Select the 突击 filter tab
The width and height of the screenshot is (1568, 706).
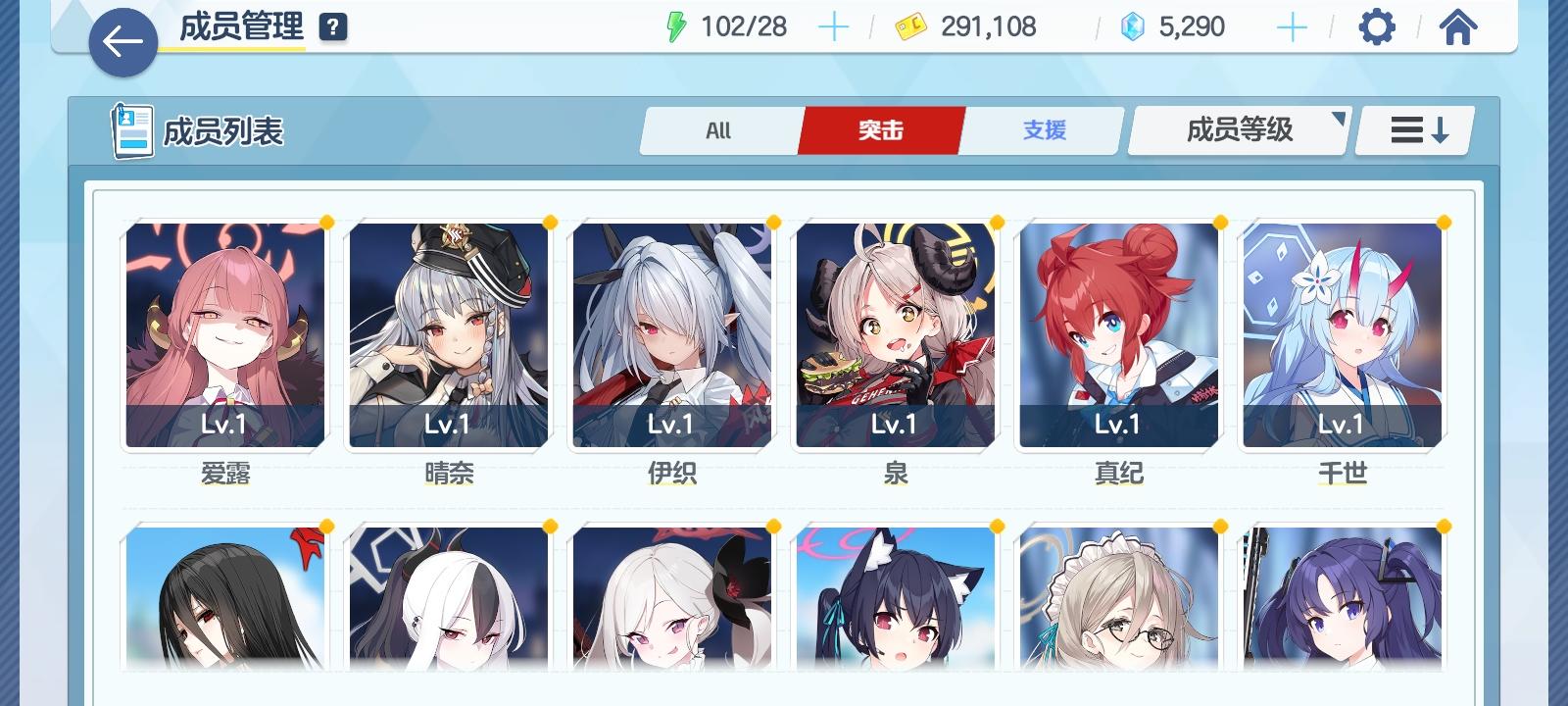(x=879, y=129)
